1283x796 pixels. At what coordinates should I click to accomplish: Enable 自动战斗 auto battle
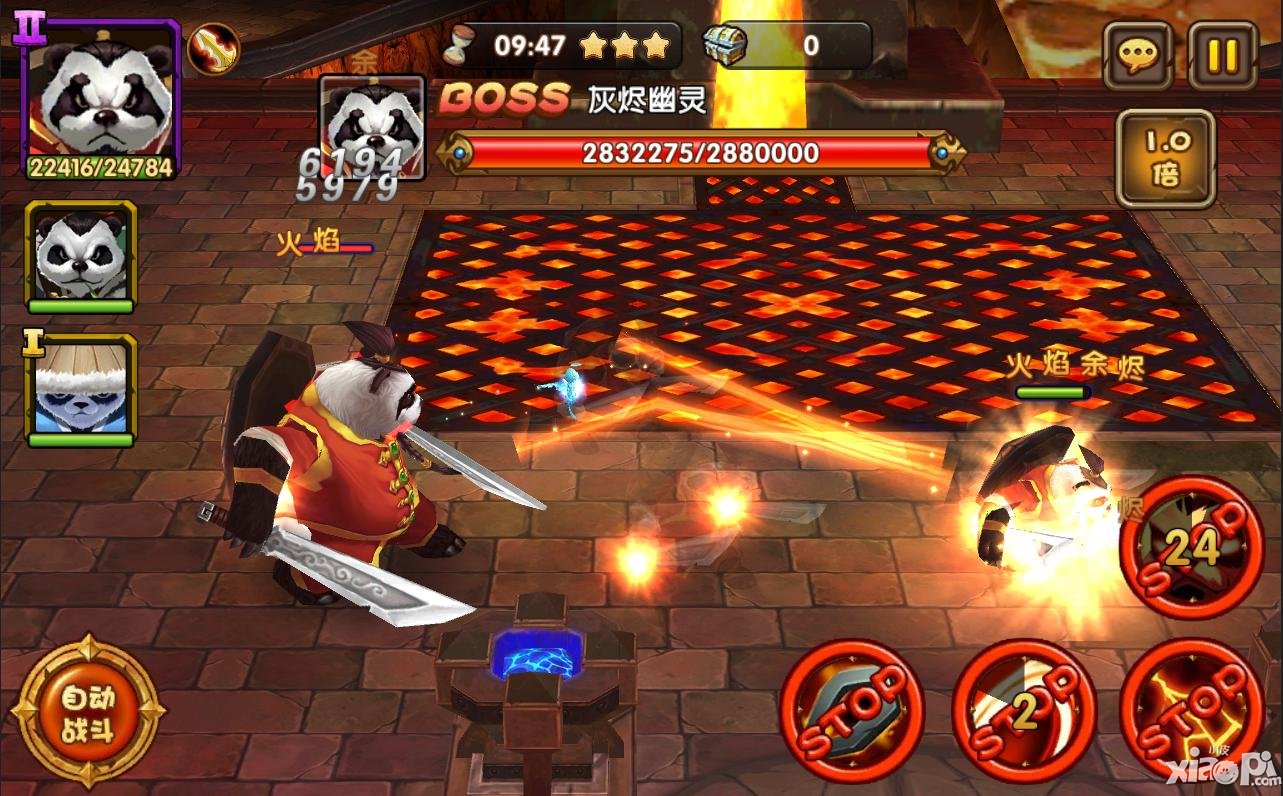[x=88, y=713]
